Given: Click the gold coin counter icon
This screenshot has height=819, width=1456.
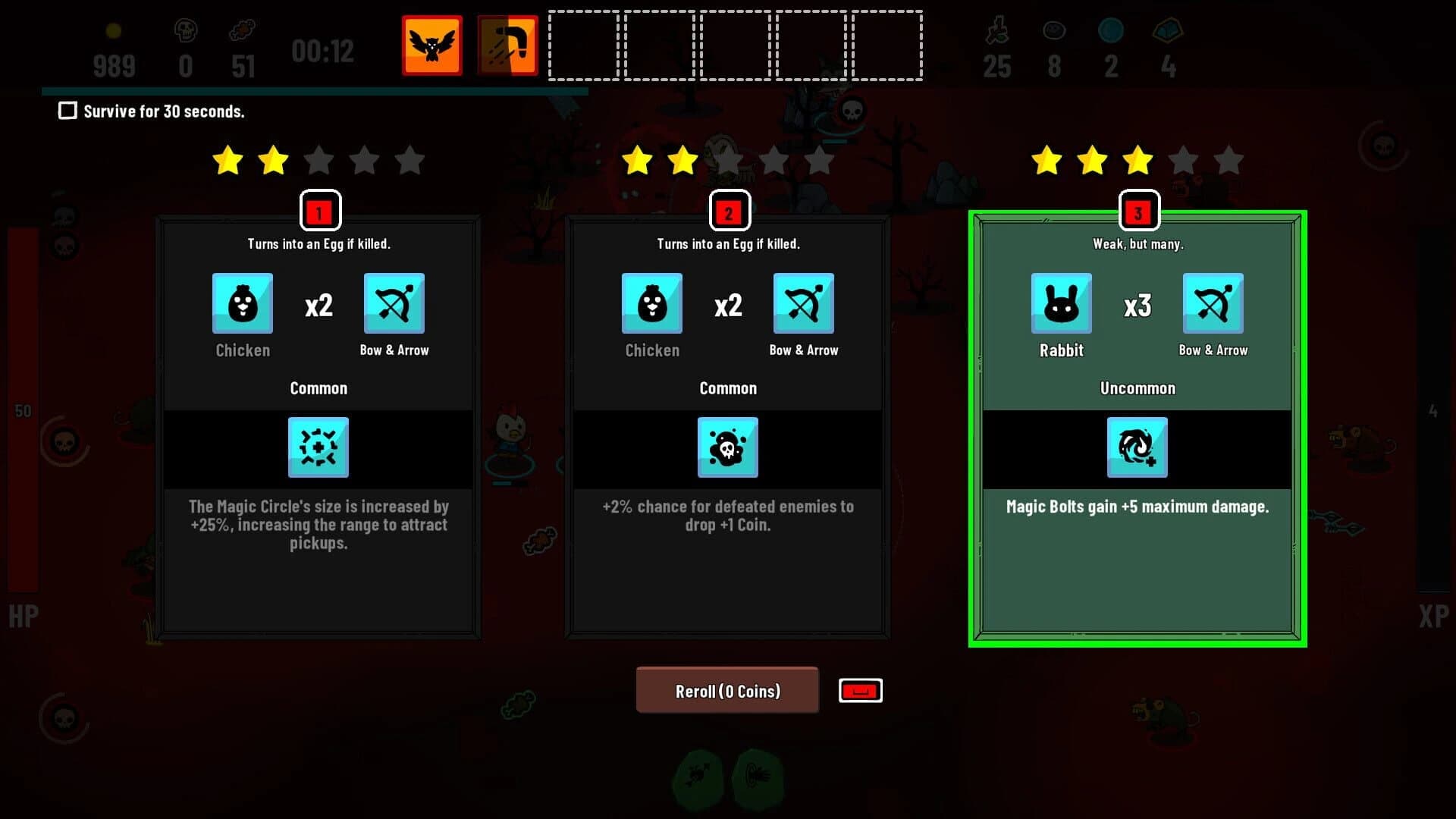Looking at the screenshot, I should (115, 30).
